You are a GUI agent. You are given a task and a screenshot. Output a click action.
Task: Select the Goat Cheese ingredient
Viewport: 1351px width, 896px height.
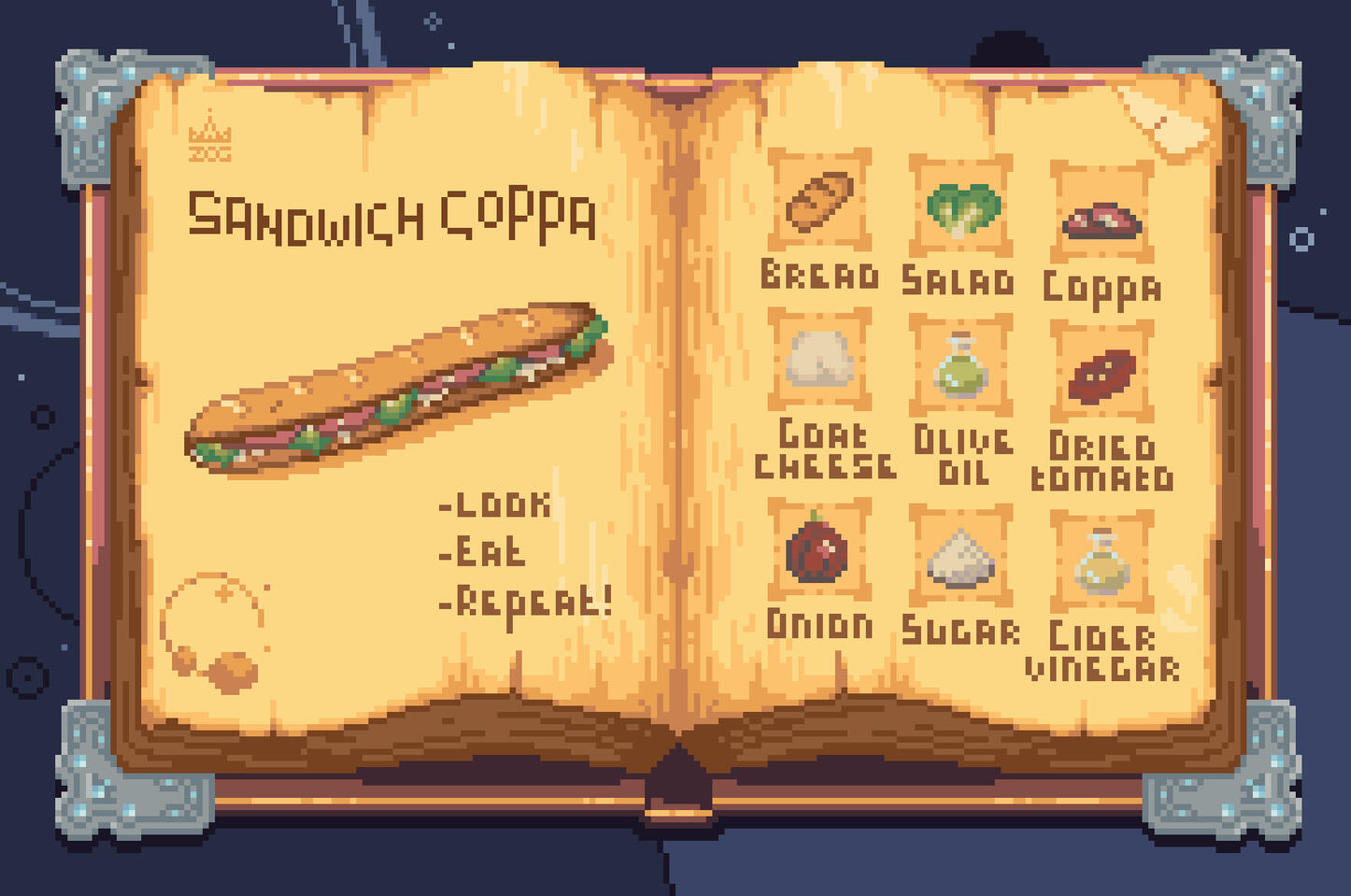pos(819,360)
